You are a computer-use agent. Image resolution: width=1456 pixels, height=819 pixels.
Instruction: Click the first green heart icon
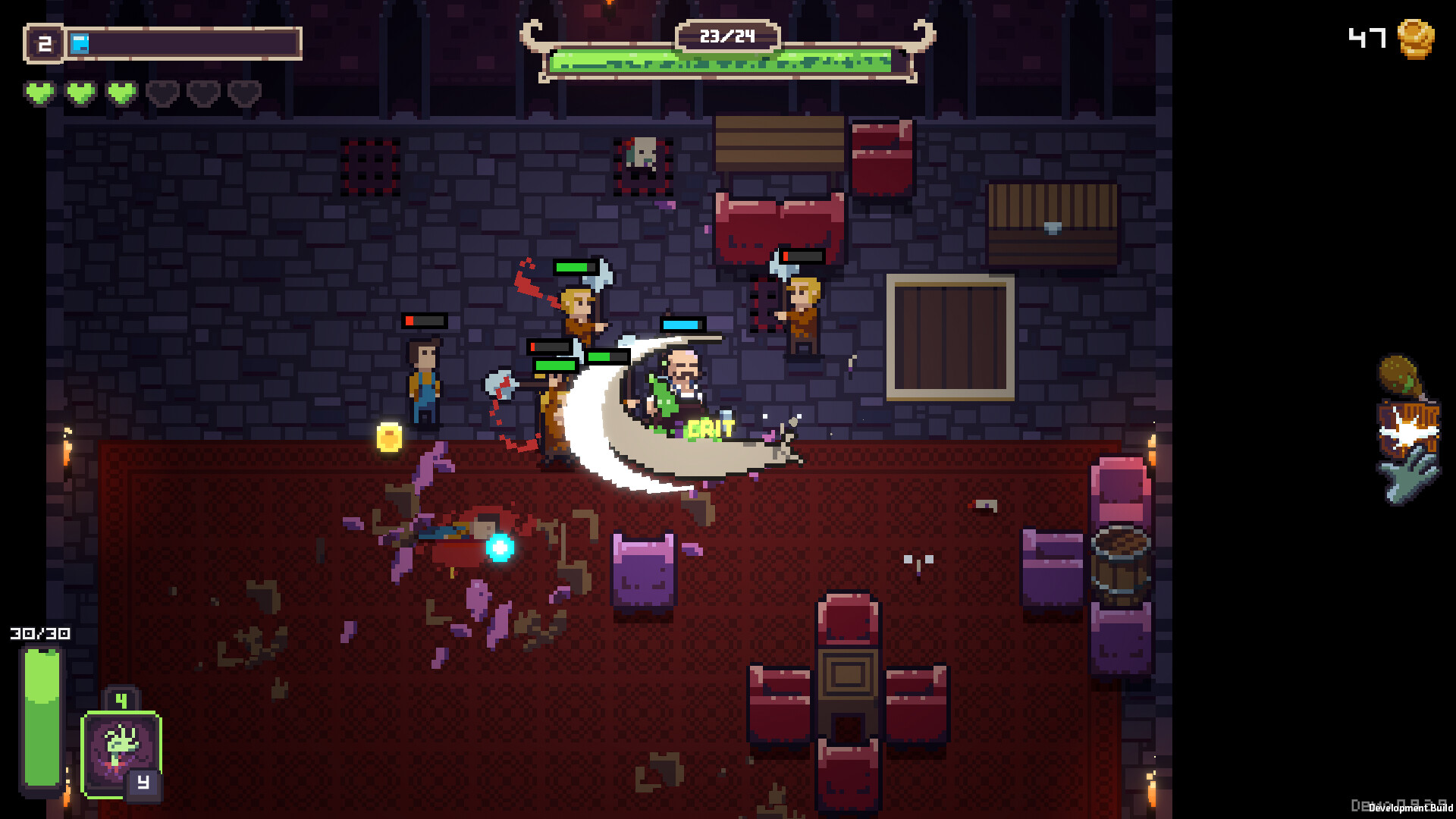click(x=42, y=93)
